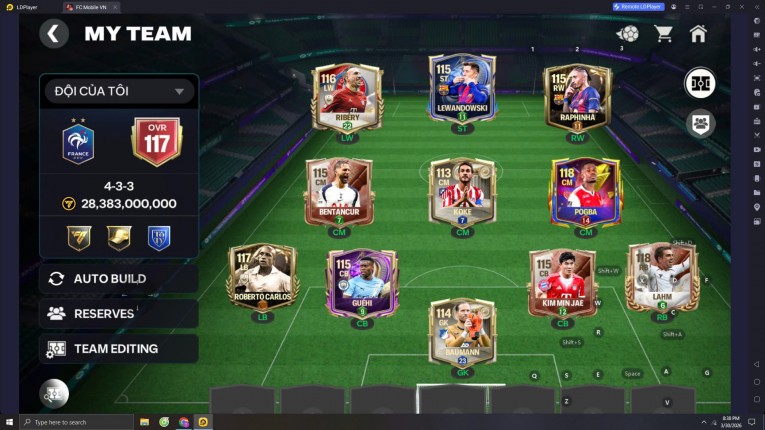Viewport: 765px width, 430px height.
Task: Choose the Baumann goalkeeper card
Action: point(462,331)
